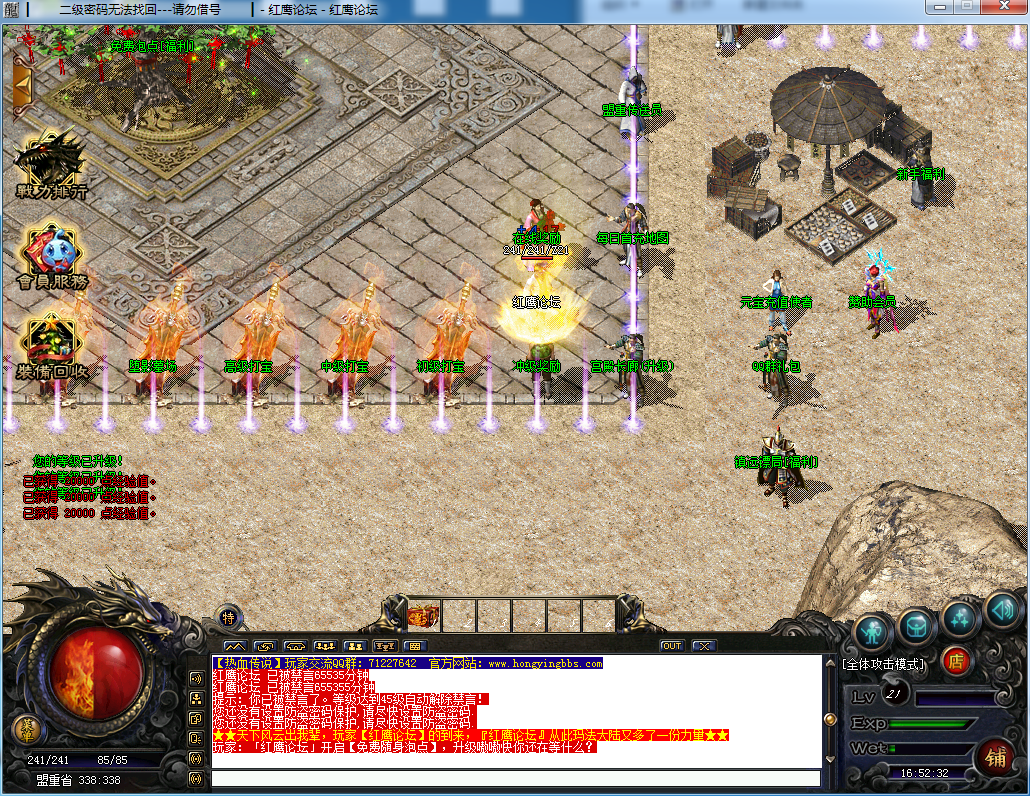Toggle the sound speaker round button
Screen dimensions: 1030x796
pyautogui.click(x=1001, y=608)
